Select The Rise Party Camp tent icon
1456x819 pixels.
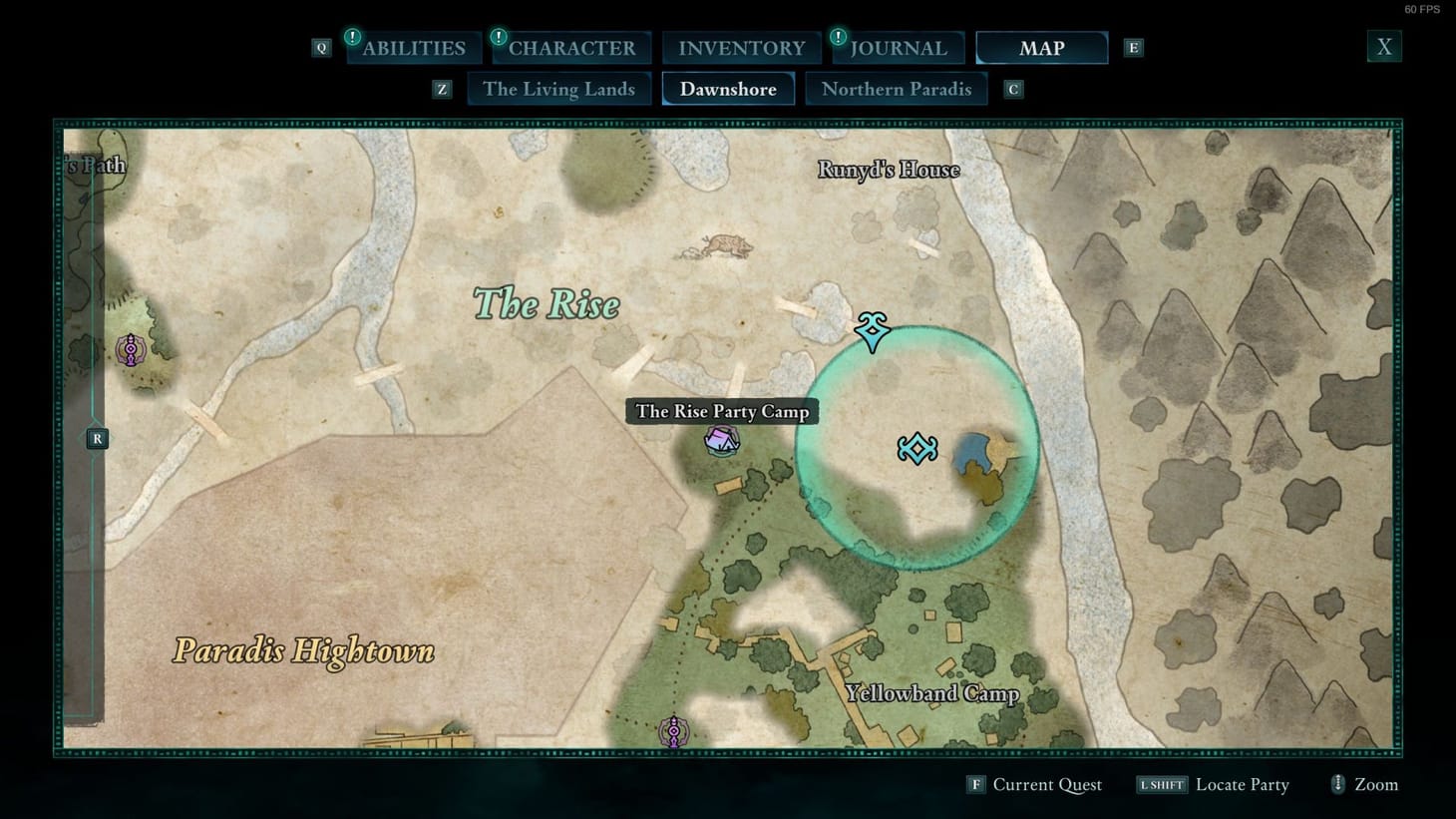[x=720, y=440]
